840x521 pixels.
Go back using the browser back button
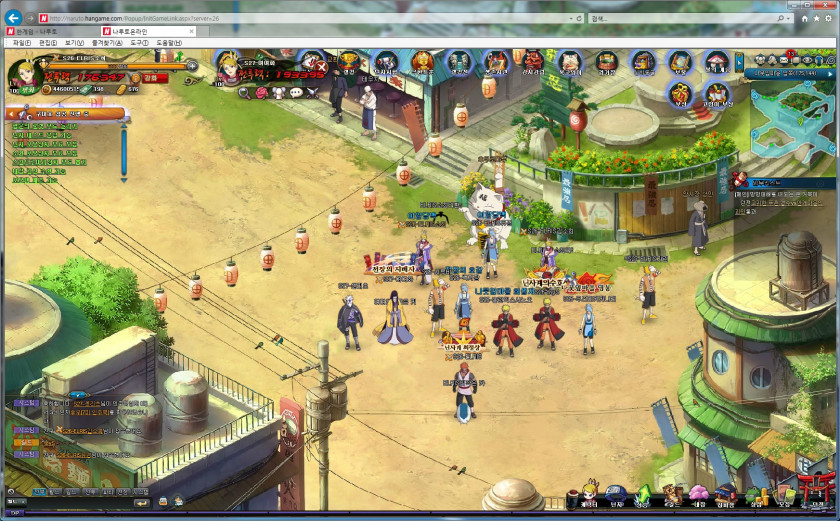coord(14,17)
